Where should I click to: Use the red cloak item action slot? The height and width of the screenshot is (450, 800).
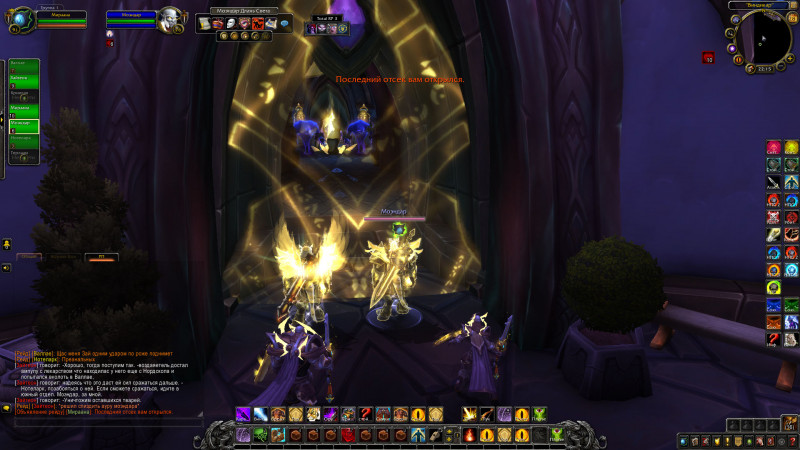(348, 435)
